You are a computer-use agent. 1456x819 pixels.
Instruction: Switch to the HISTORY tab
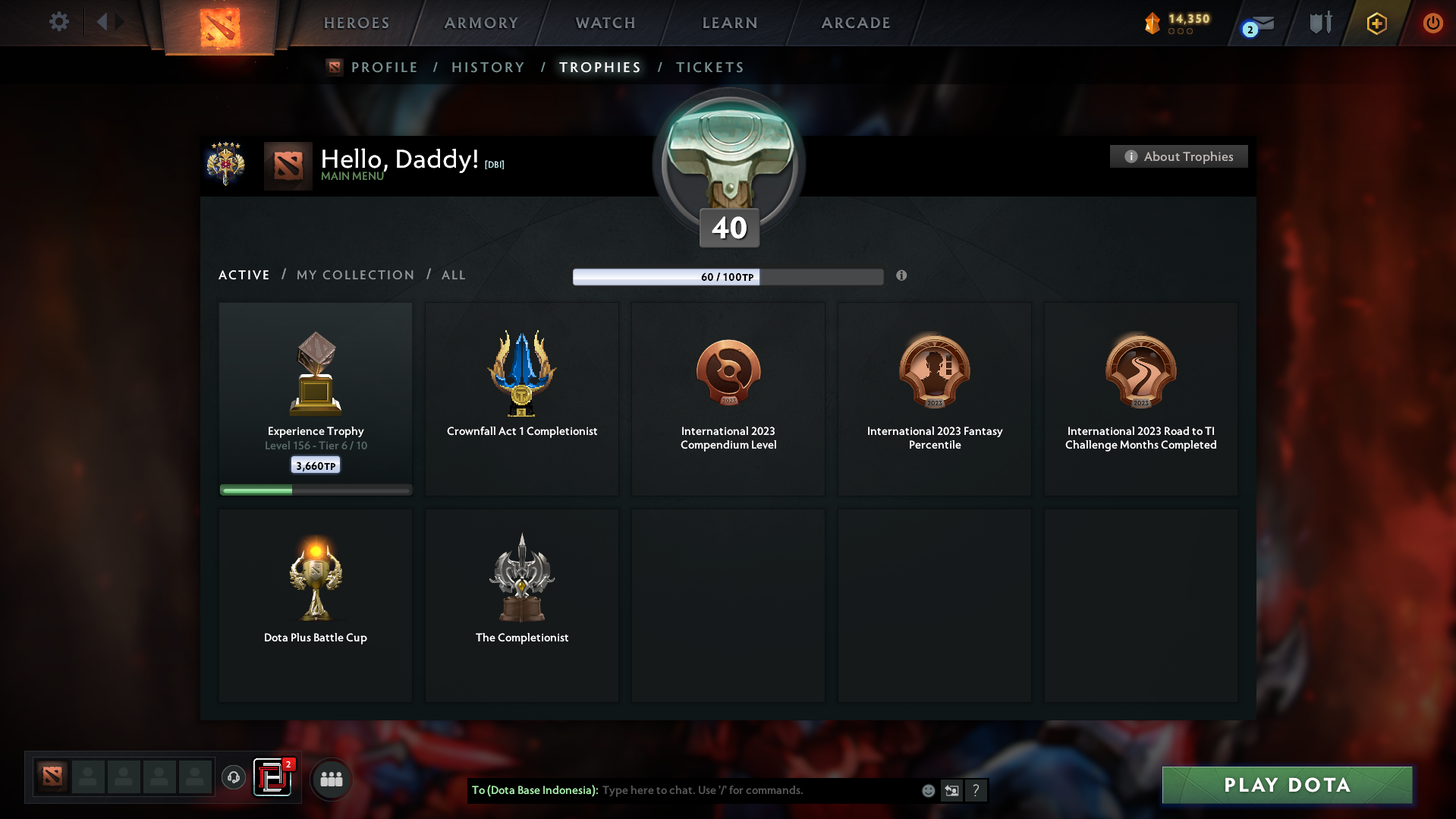[x=488, y=67]
